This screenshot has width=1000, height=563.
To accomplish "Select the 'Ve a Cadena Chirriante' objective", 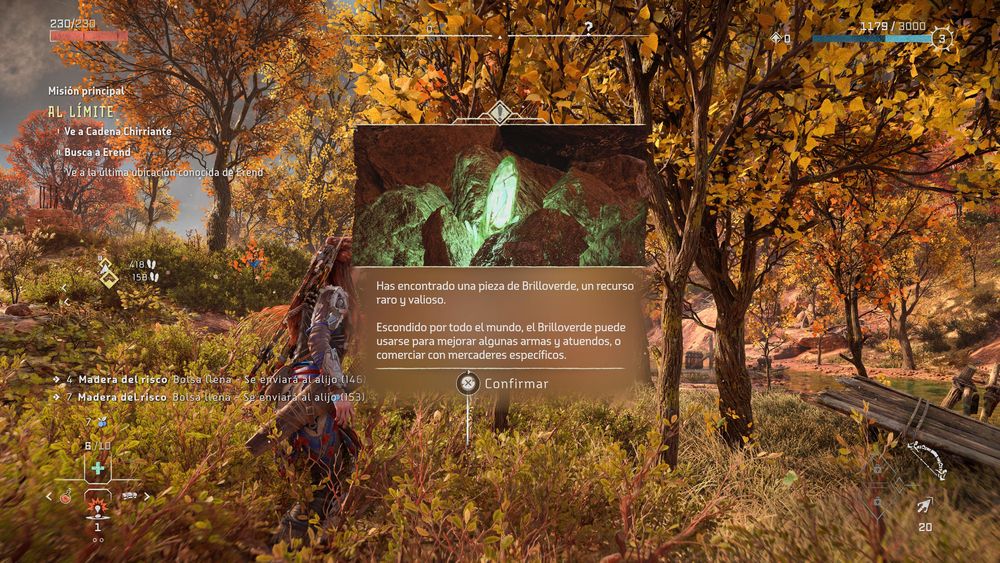I will click(x=117, y=132).
